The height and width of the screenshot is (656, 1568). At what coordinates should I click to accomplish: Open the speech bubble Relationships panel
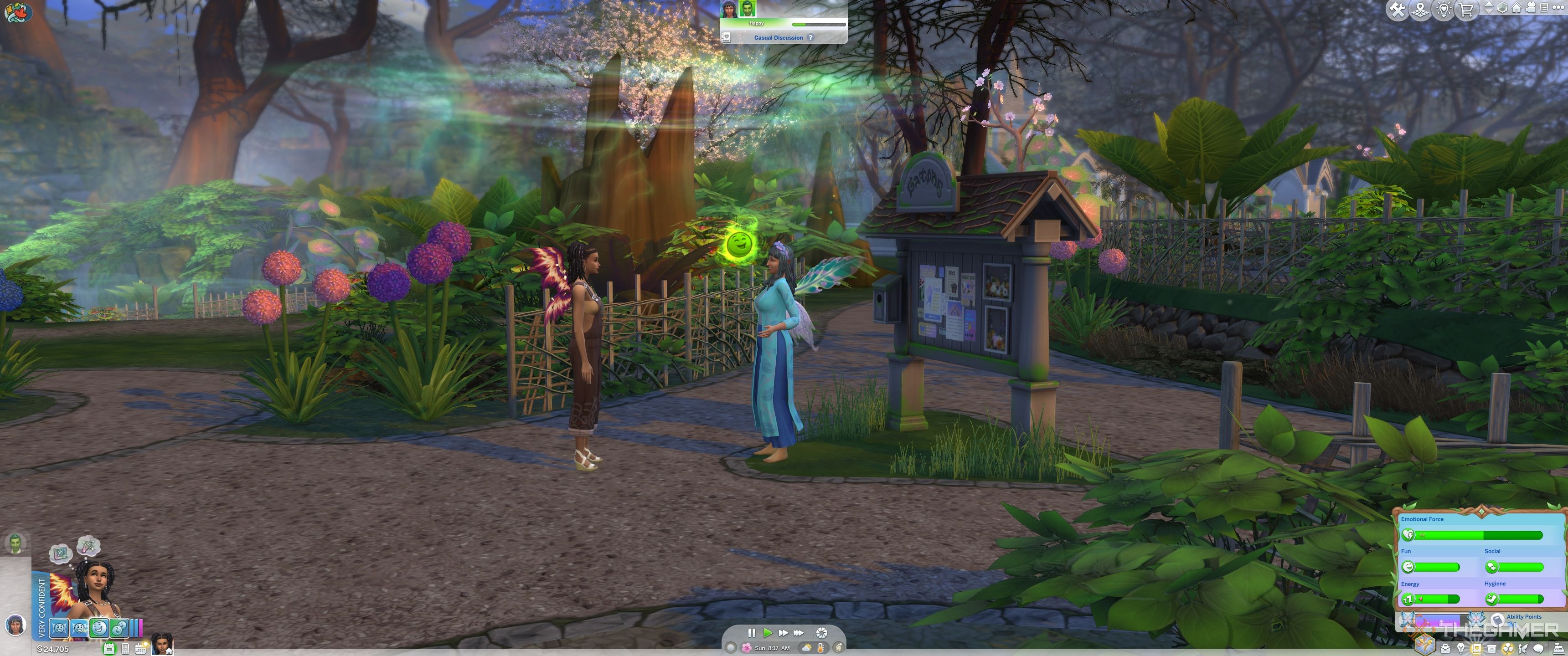(x=1538, y=649)
